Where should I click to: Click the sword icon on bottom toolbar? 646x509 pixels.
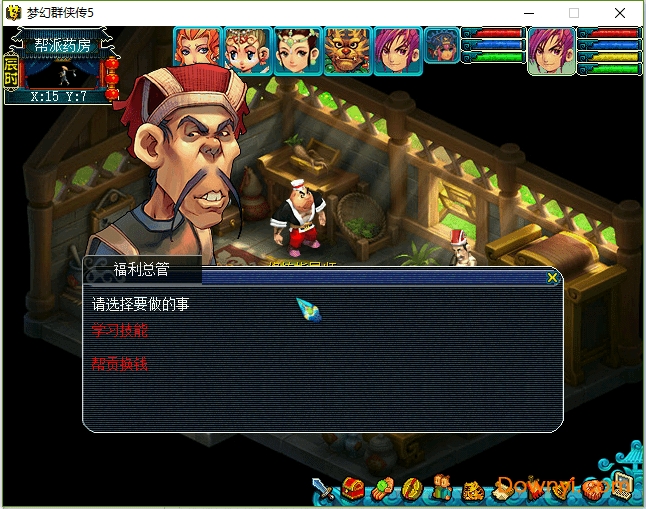click(x=324, y=490)
